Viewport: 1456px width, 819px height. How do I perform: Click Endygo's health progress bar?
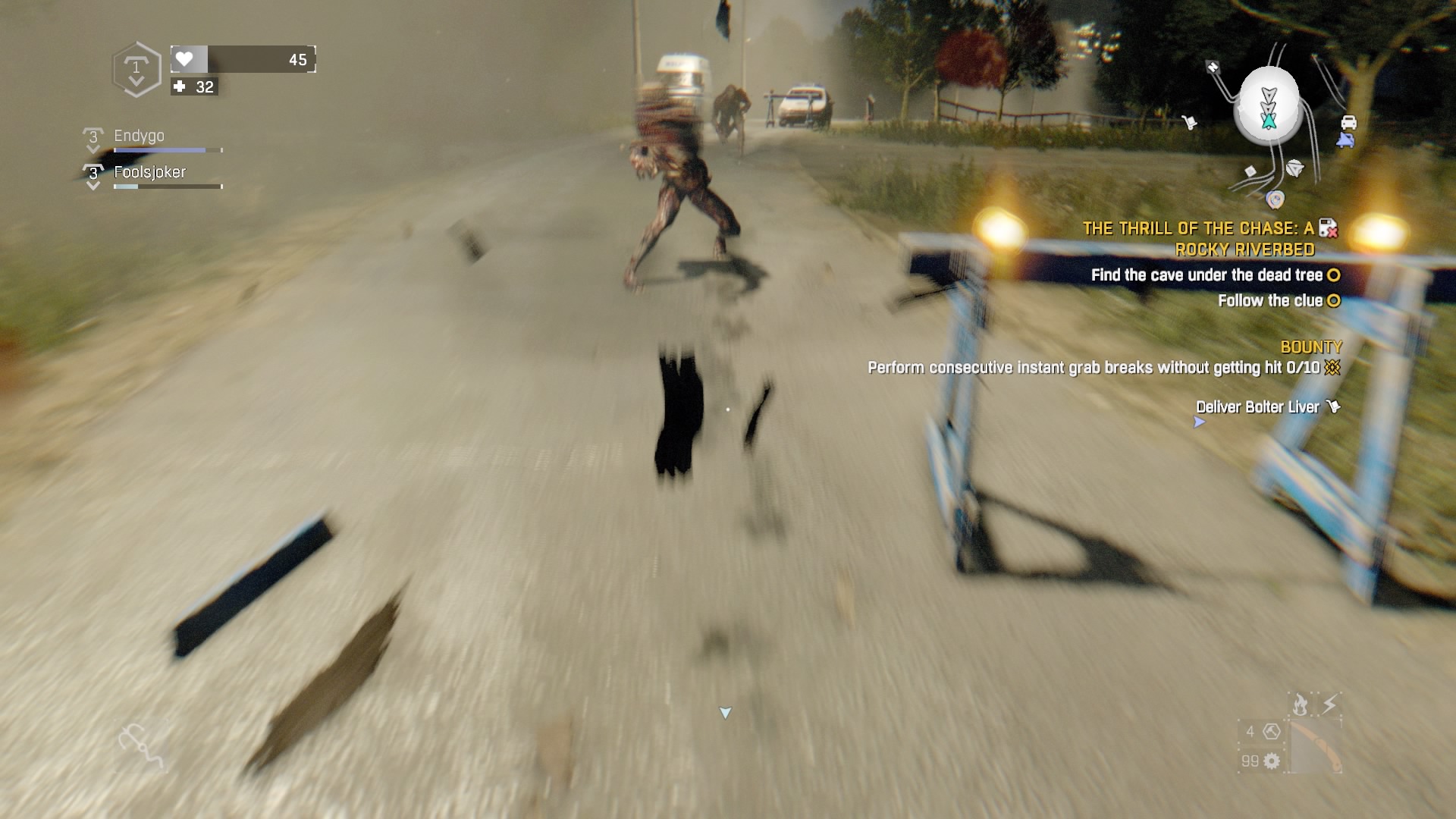[167, 149]
